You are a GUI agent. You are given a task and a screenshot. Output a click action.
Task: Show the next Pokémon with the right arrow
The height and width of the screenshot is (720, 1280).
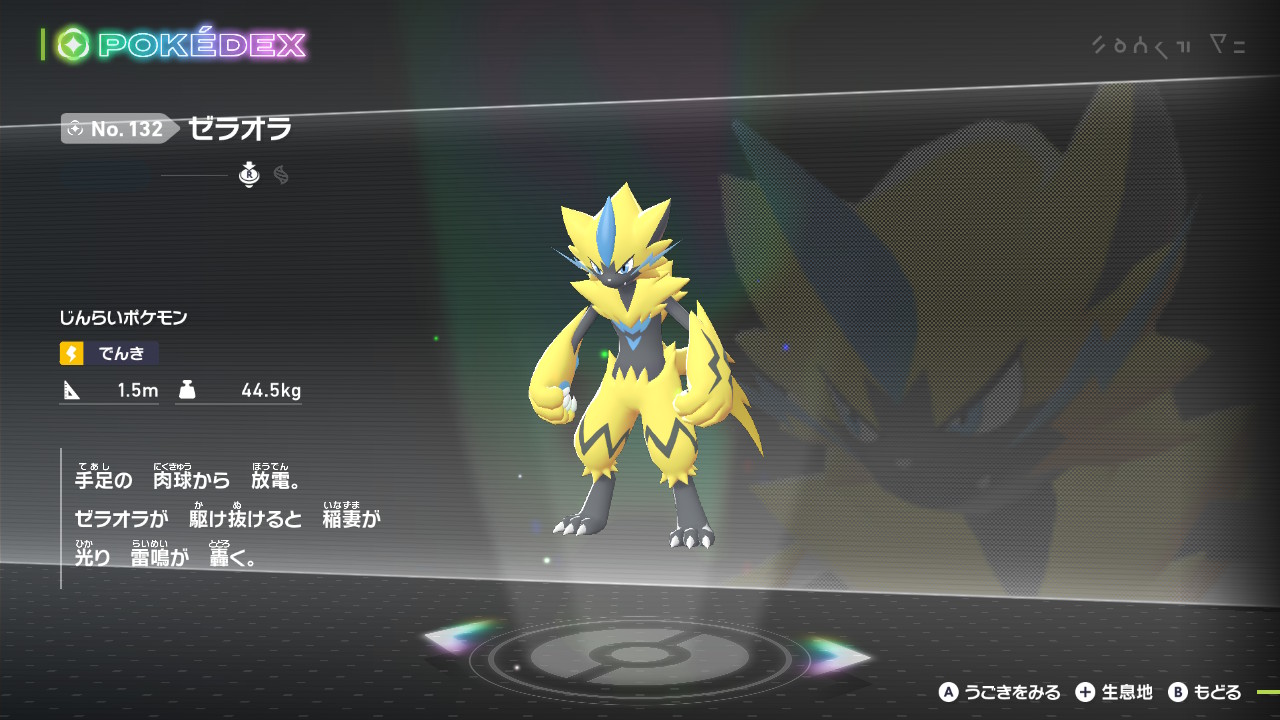point(838,656)
